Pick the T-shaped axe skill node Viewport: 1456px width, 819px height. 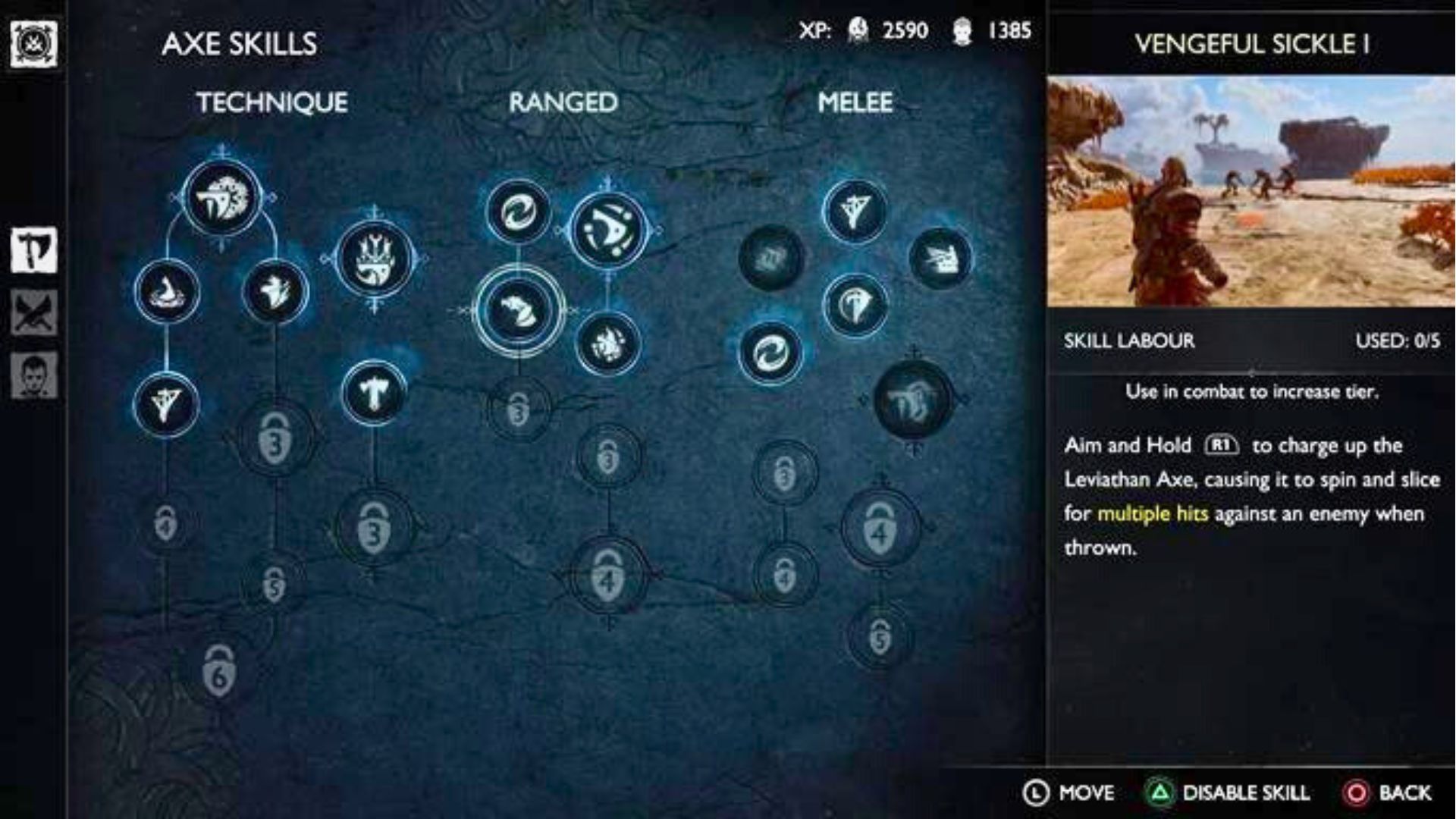373,393
